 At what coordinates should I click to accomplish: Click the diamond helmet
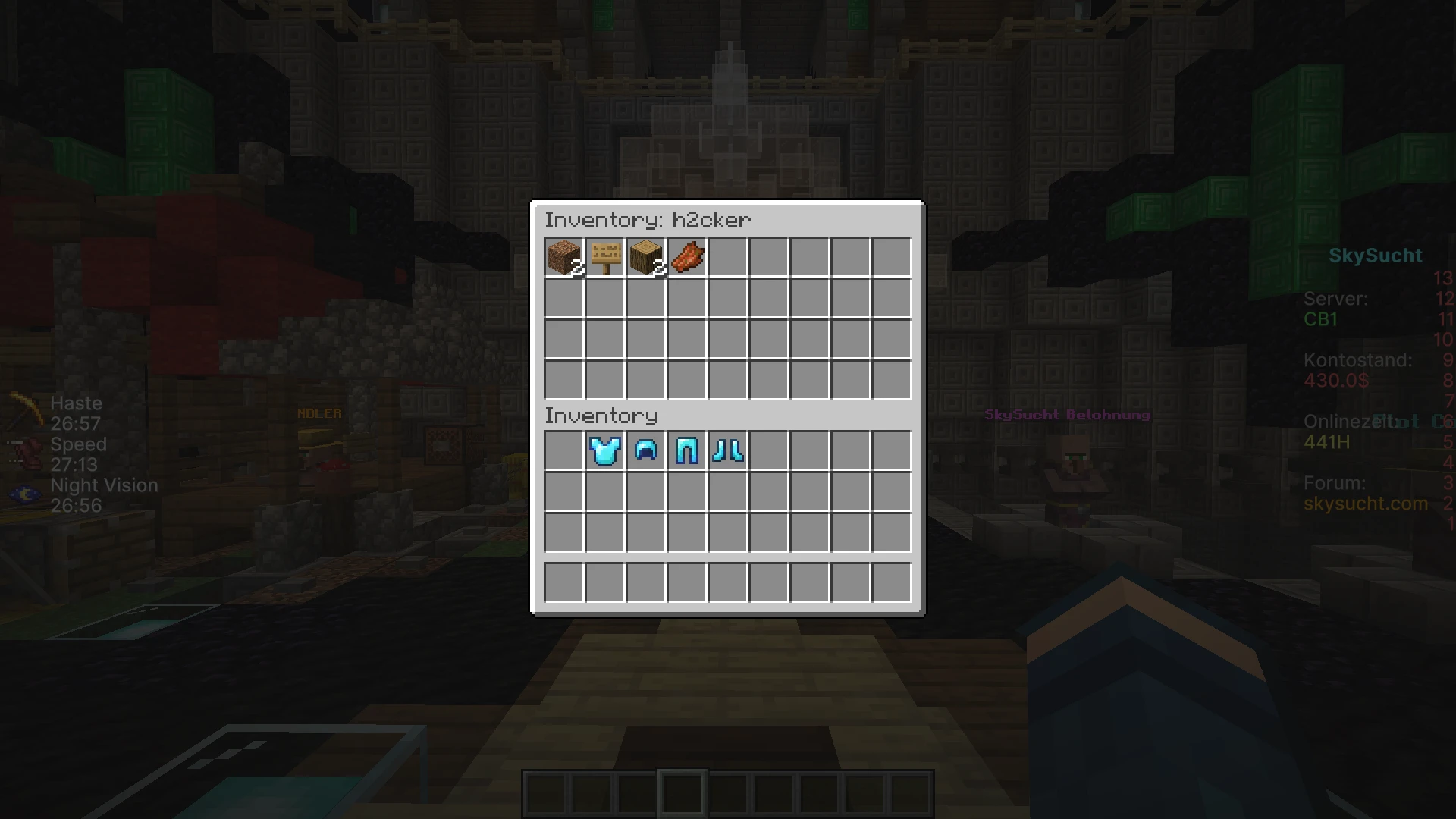coord(646,450)
